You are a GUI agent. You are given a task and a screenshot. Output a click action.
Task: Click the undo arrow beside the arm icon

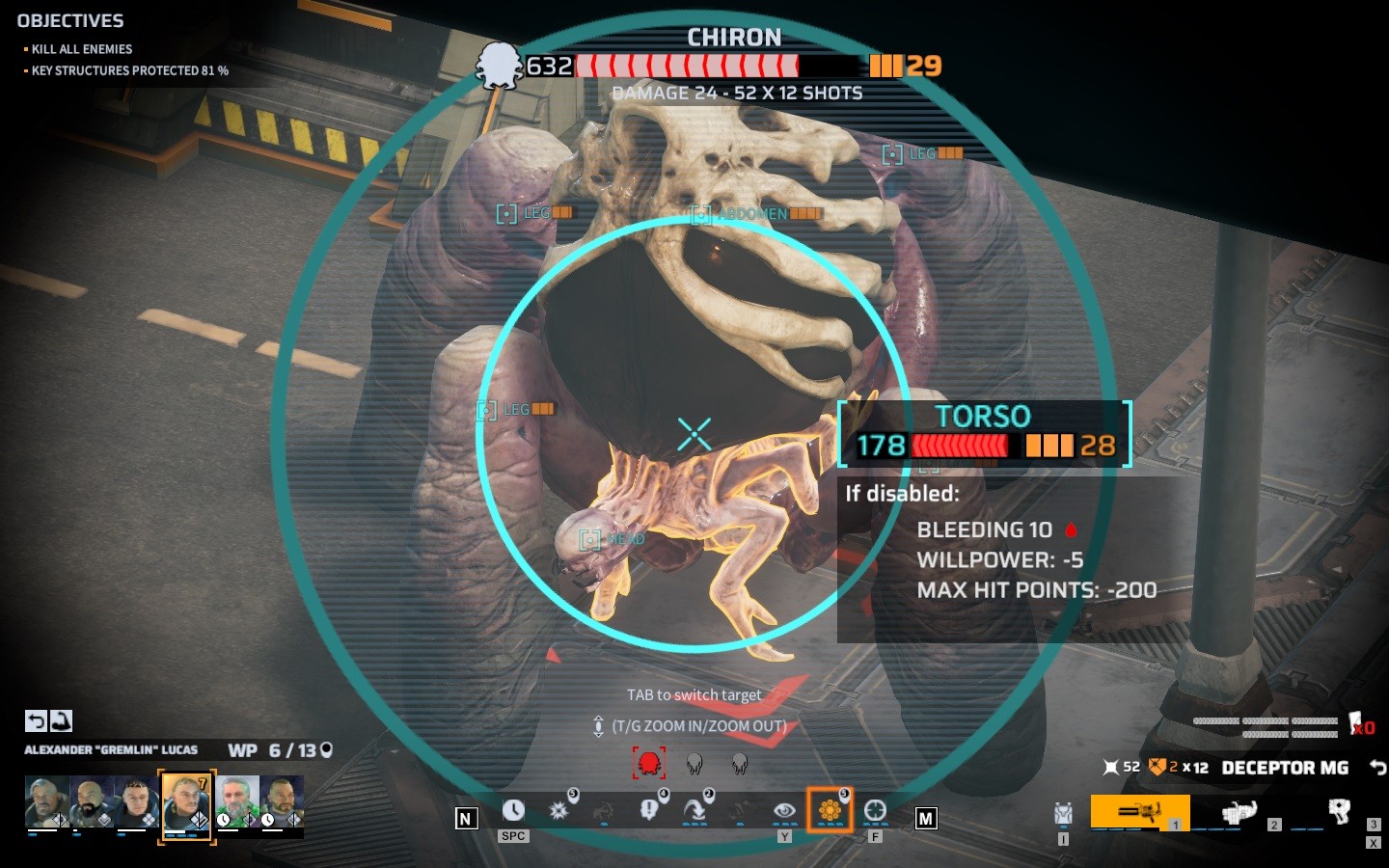[x=36, y=720]
